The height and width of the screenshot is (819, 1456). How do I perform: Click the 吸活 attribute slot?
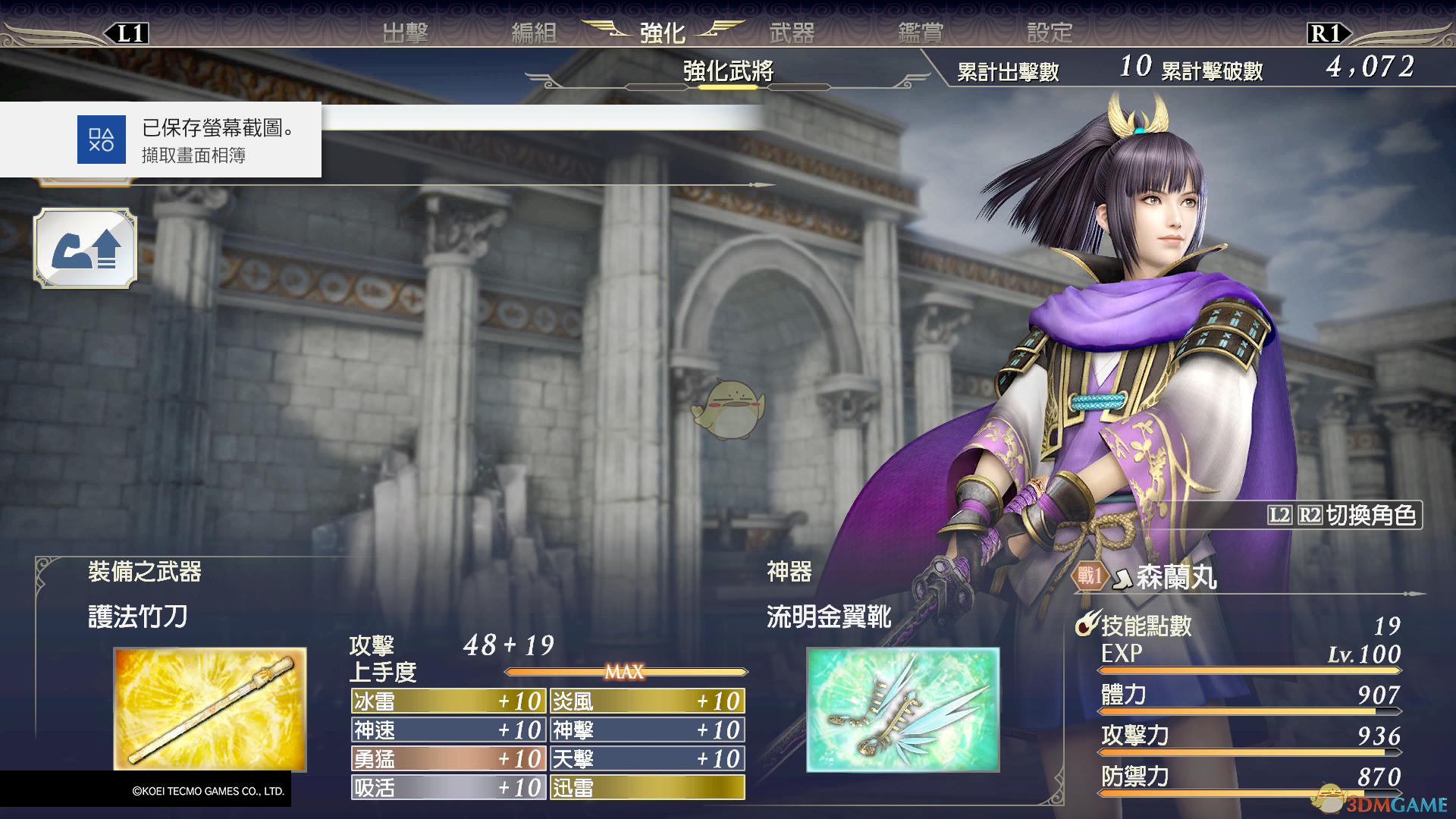[448, 787]
